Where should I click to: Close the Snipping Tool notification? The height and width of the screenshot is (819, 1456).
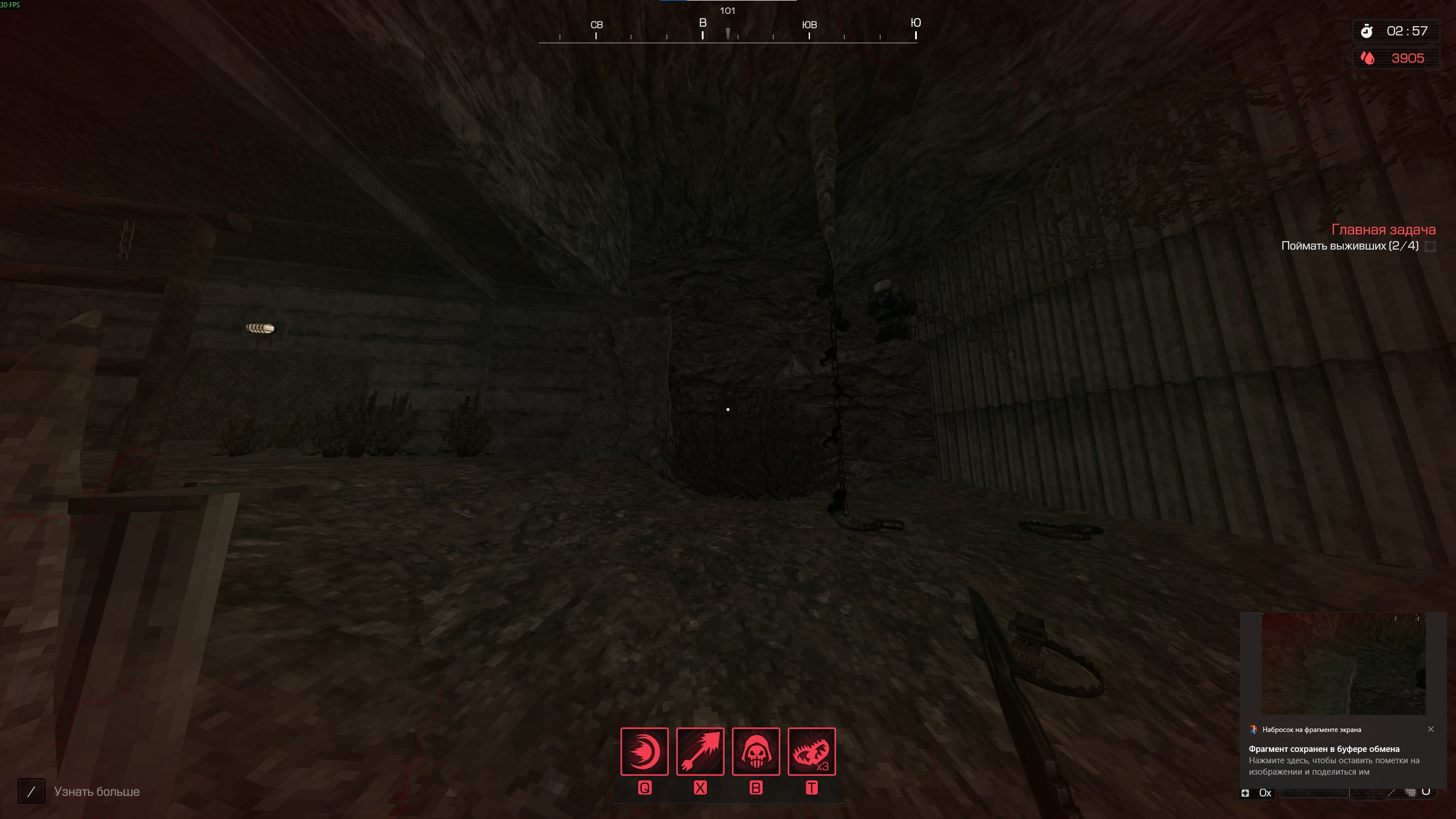click(1431, 729)
